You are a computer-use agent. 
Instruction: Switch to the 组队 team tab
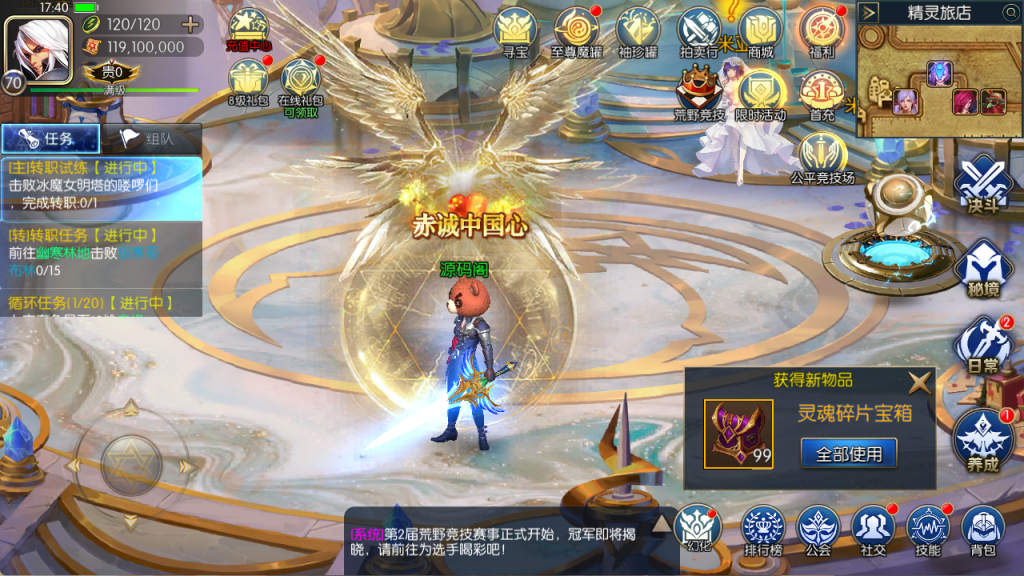tap(152, 139)
